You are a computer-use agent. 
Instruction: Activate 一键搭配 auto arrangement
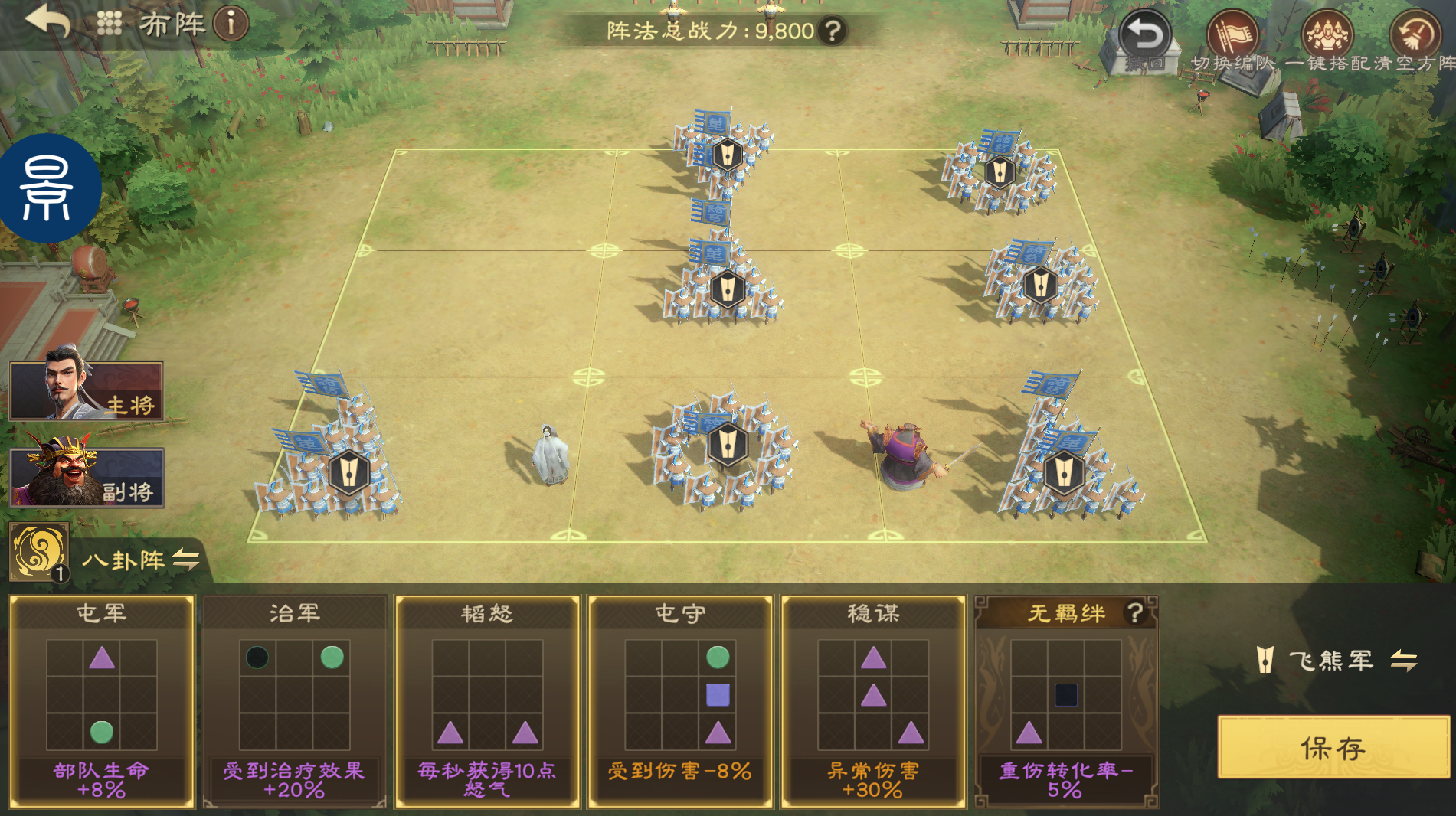(x=1327, y=38)
